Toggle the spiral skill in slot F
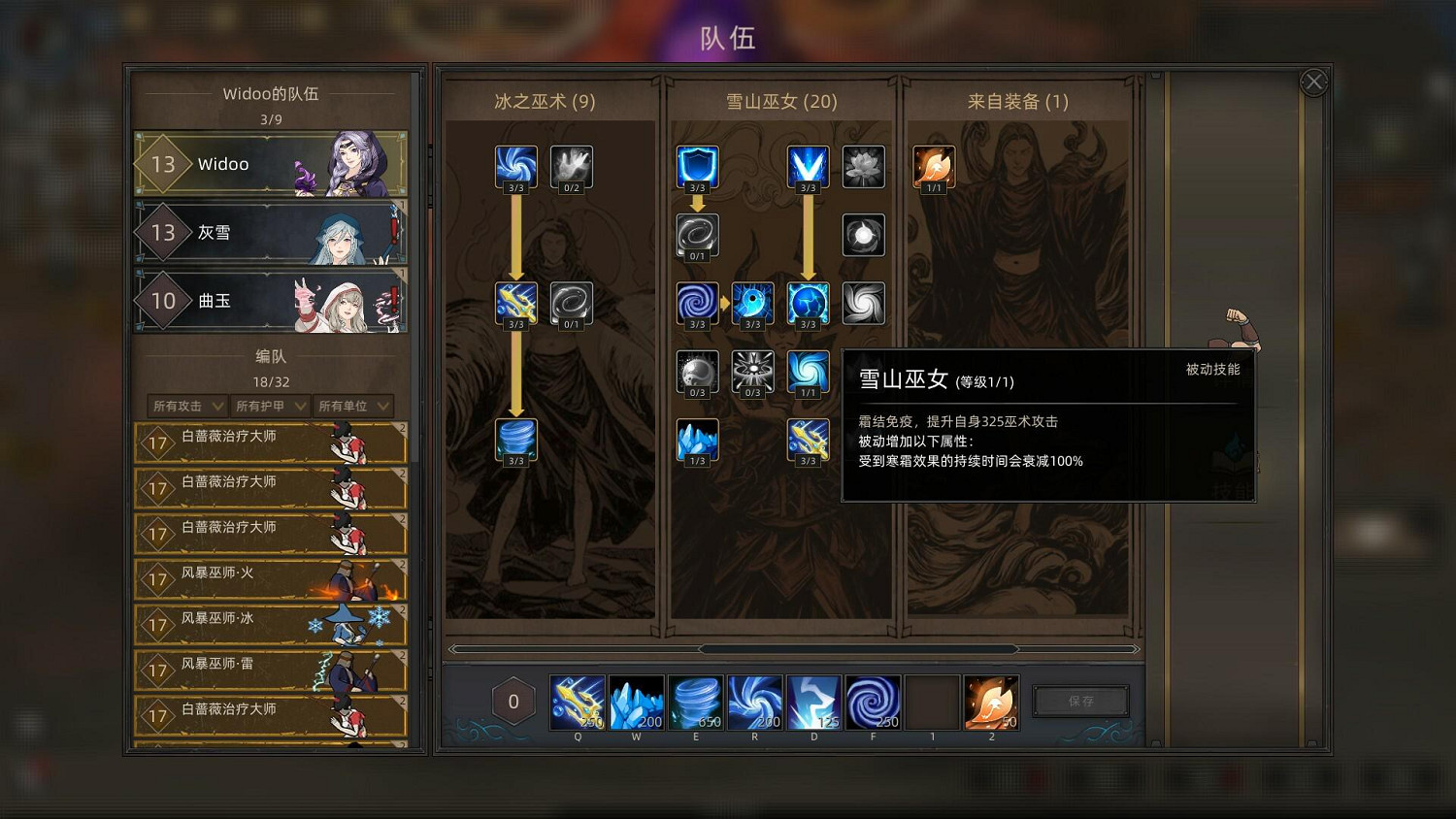This screenshot has width=1456, height=819. pyautogui.click(x=874, y=701)
